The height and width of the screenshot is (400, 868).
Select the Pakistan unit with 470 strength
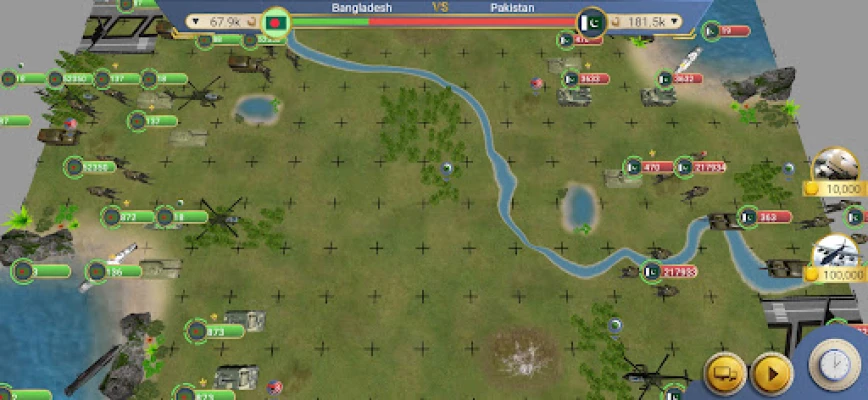(633, 167)
